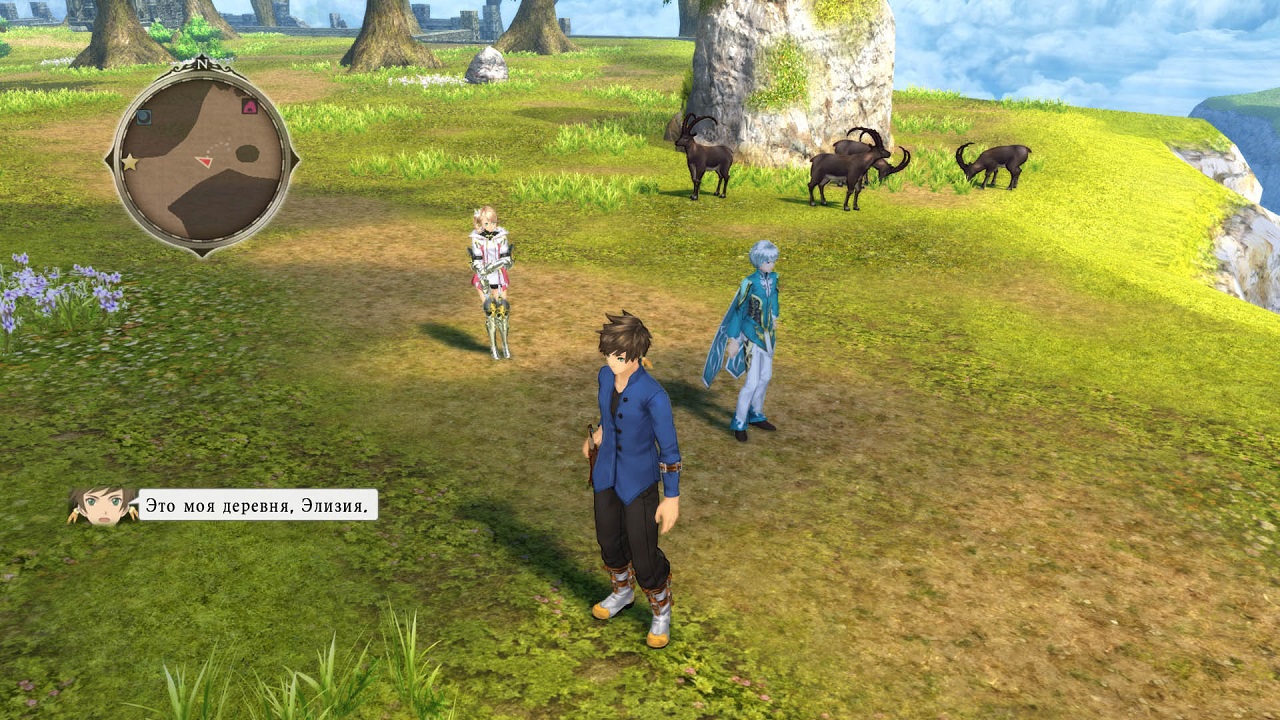Click the speaker portrait beside the dialogue

pos(102,506)
